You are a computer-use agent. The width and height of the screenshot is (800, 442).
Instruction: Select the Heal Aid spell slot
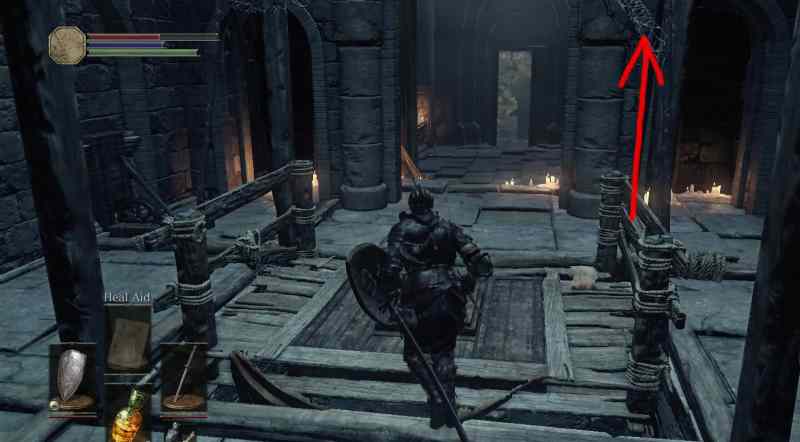128,338
